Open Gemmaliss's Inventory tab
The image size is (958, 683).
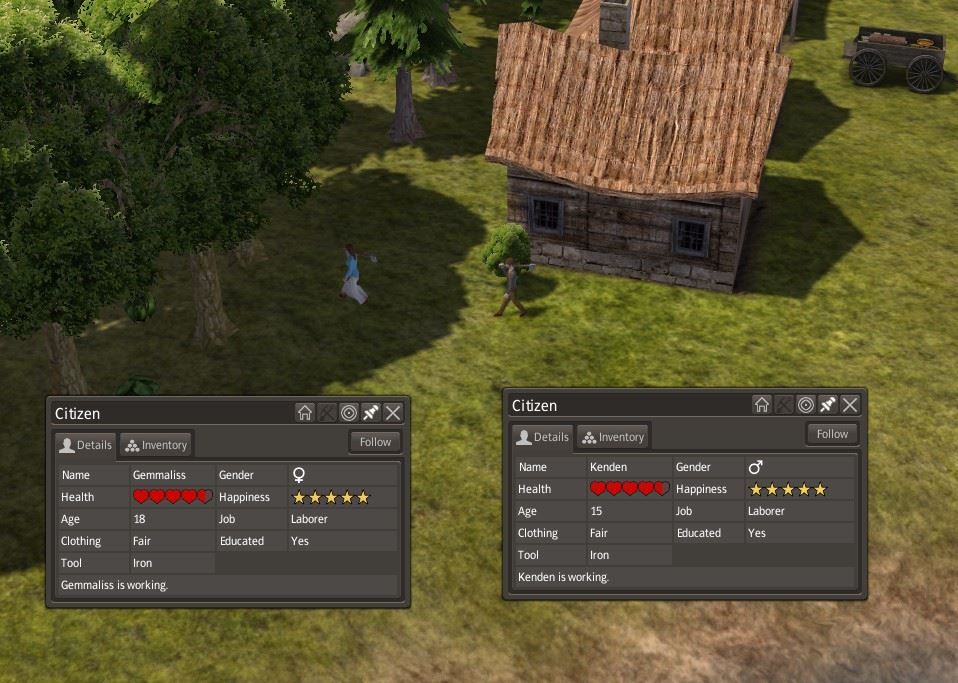pyautogui.click(x=155, y=445)
